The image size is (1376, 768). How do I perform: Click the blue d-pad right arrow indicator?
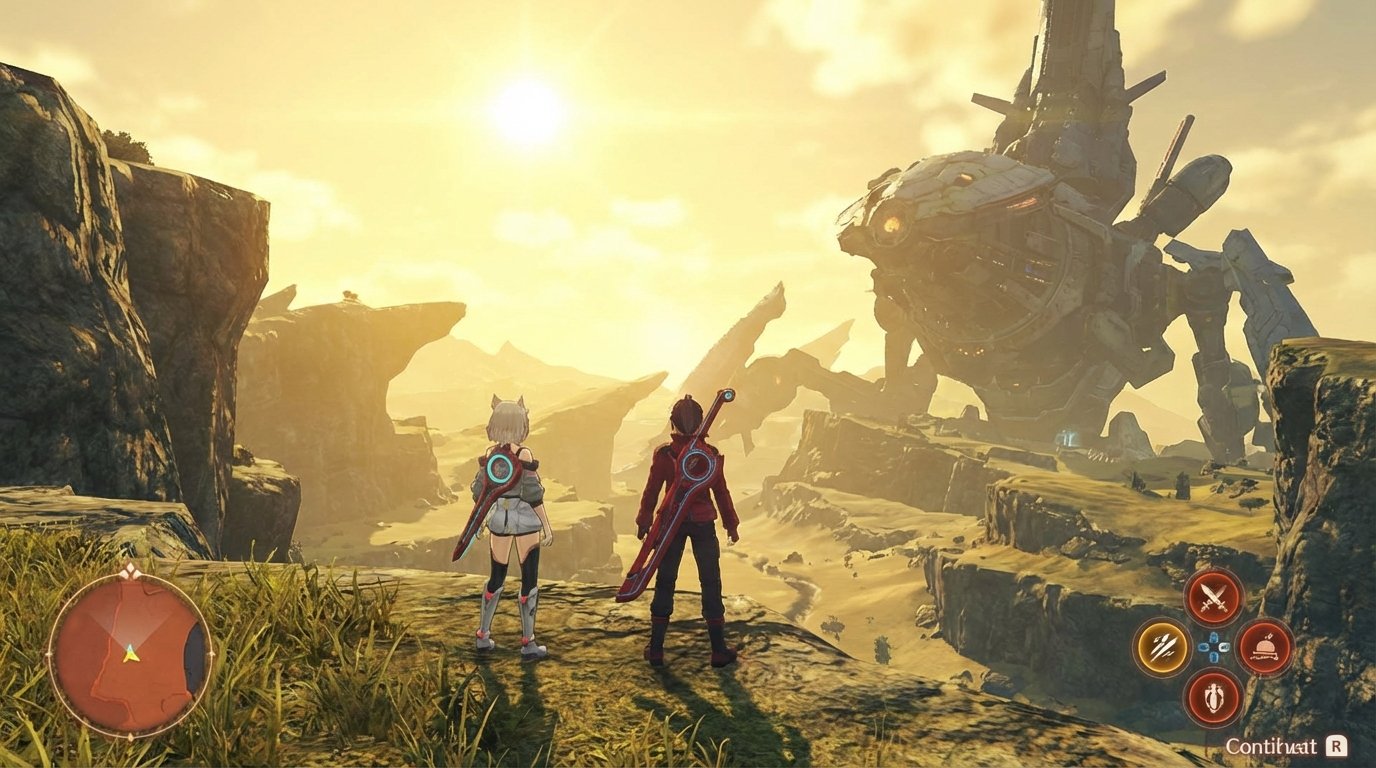(x=1224, y=648)
